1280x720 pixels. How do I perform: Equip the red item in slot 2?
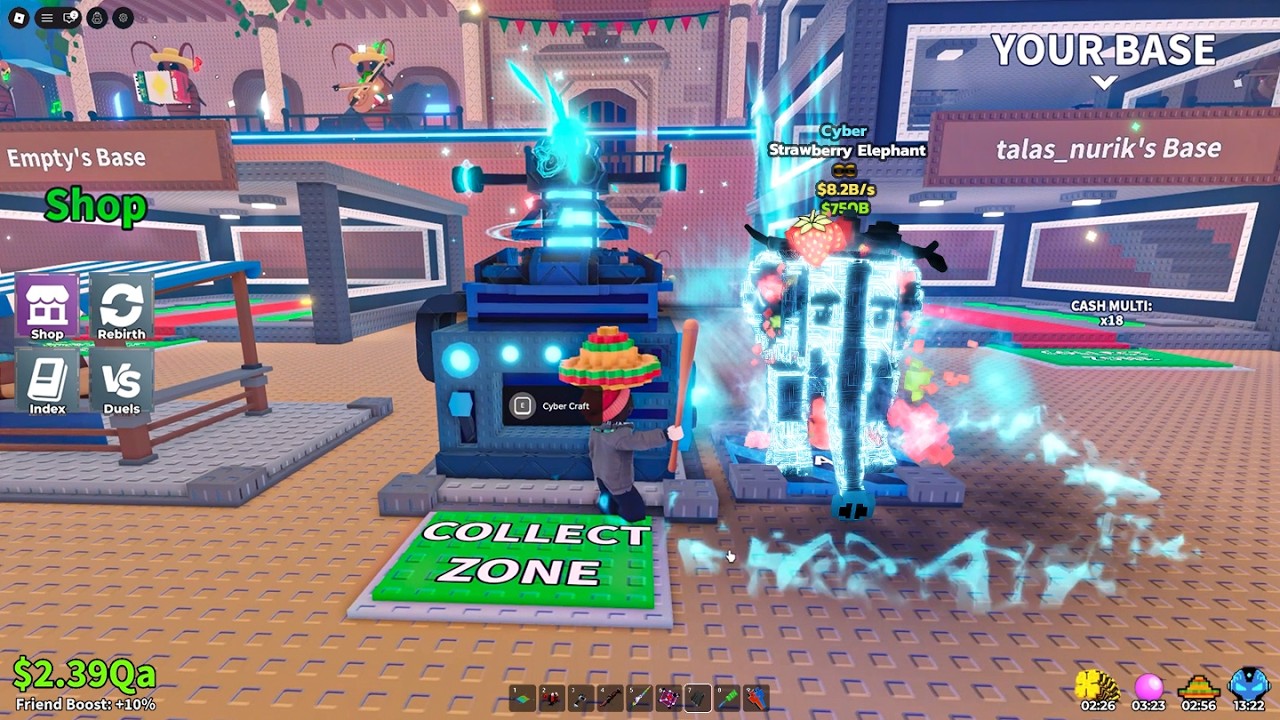(x=552, y=697)
